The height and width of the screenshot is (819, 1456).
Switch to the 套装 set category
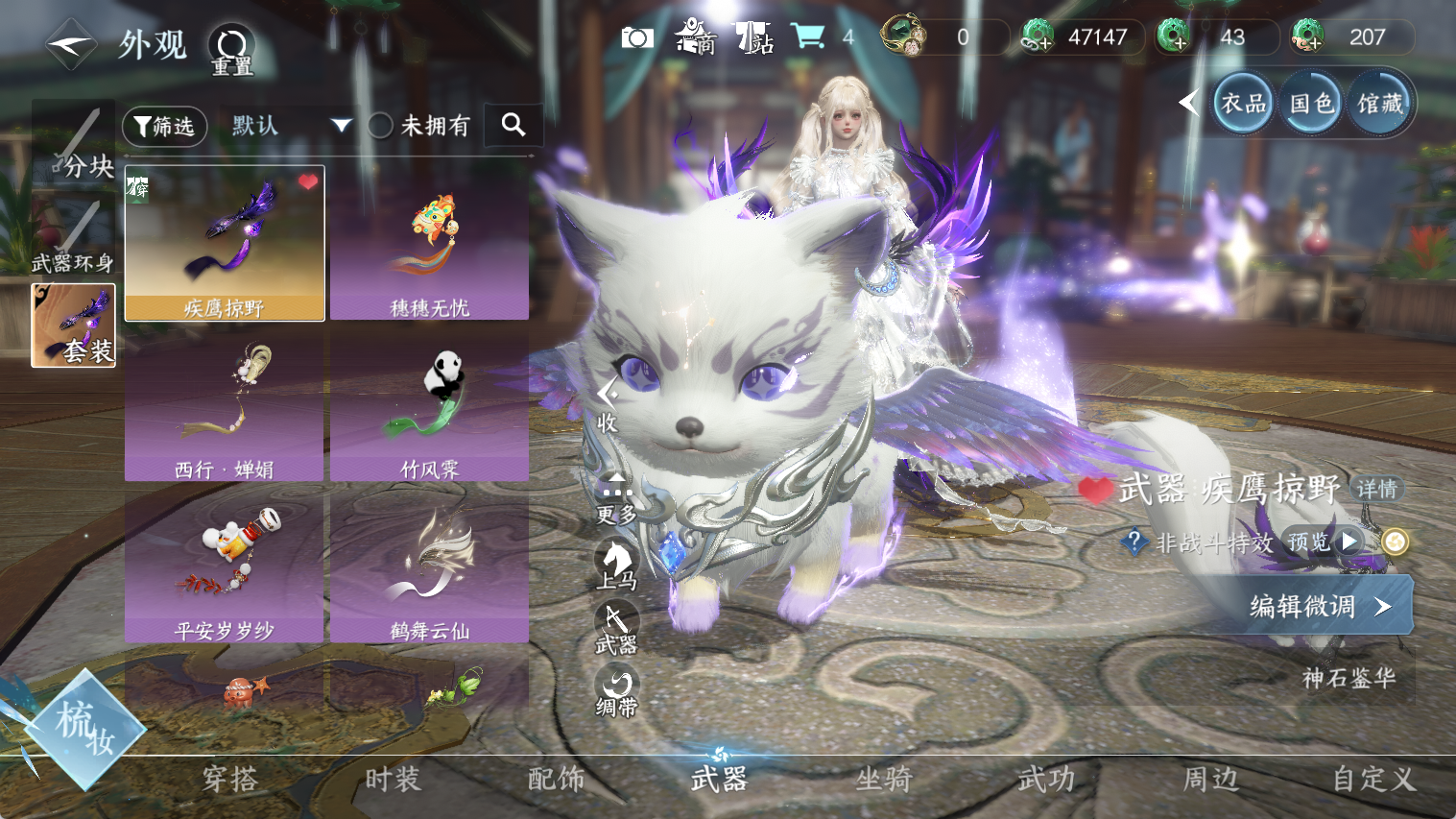74,325
